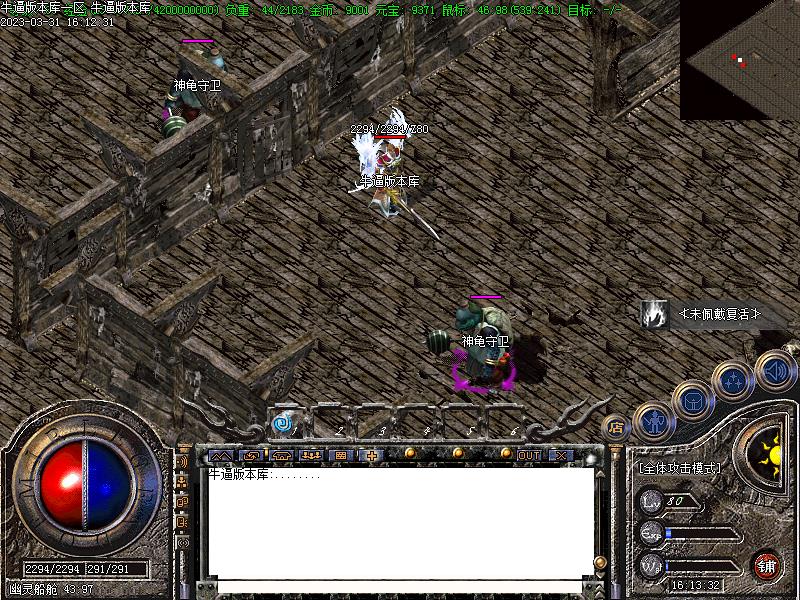Switch the 全体攻击模式 attack mode label
800x600 pixels.
click(679, 467)
